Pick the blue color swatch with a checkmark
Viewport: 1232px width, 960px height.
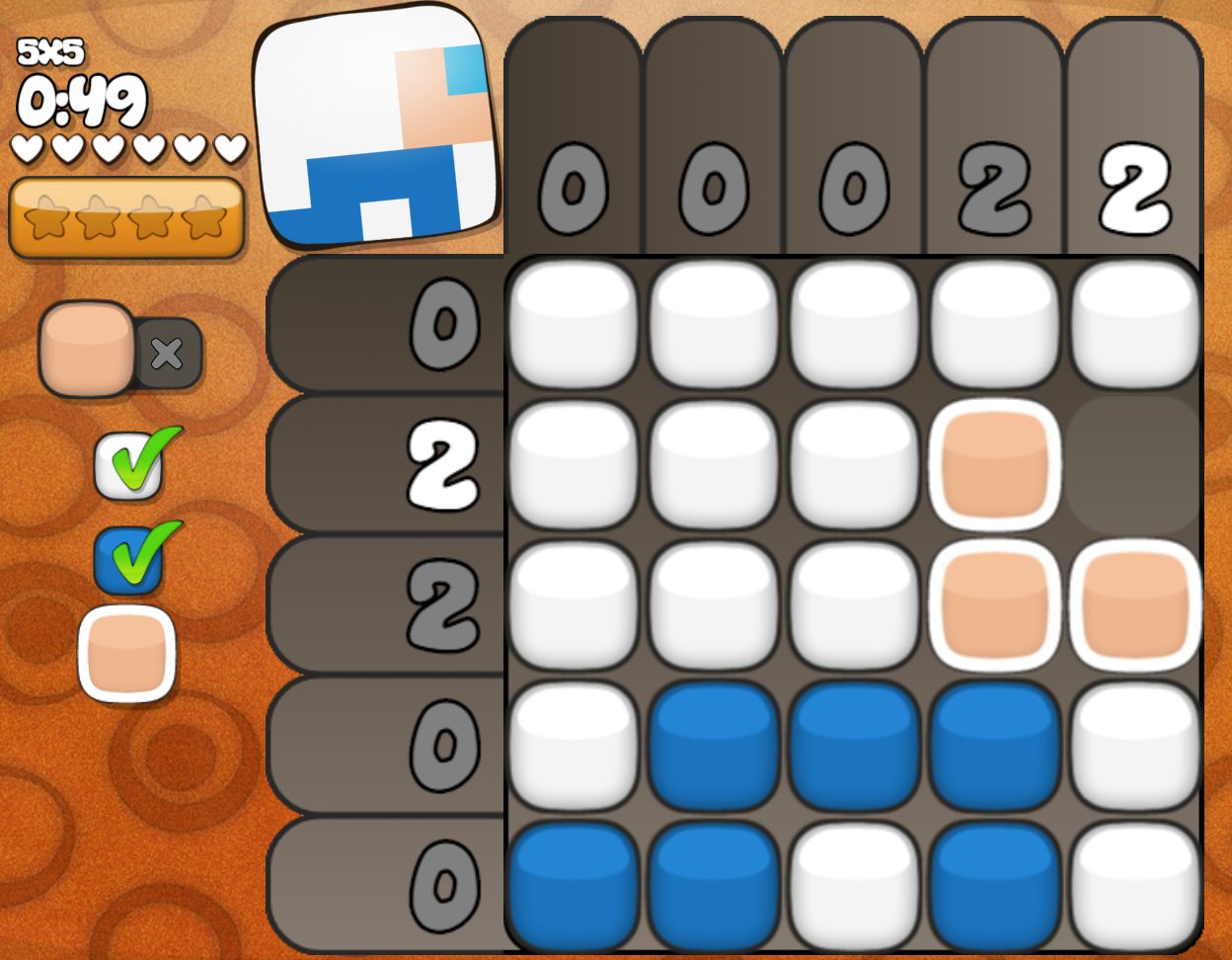[128, 560]
